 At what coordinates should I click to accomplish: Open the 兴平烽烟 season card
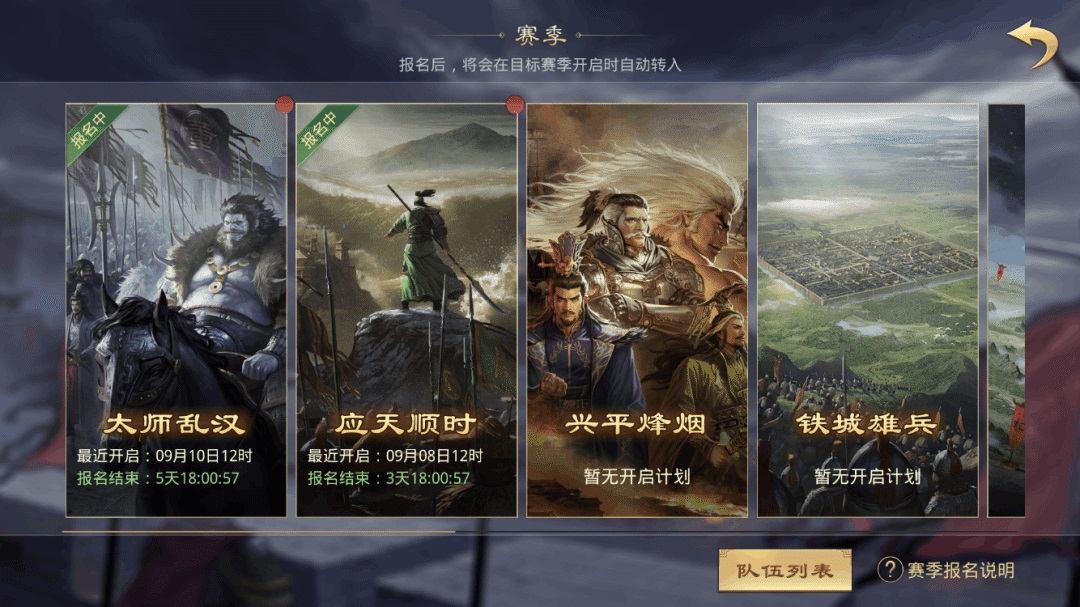[x=637, y=310]
